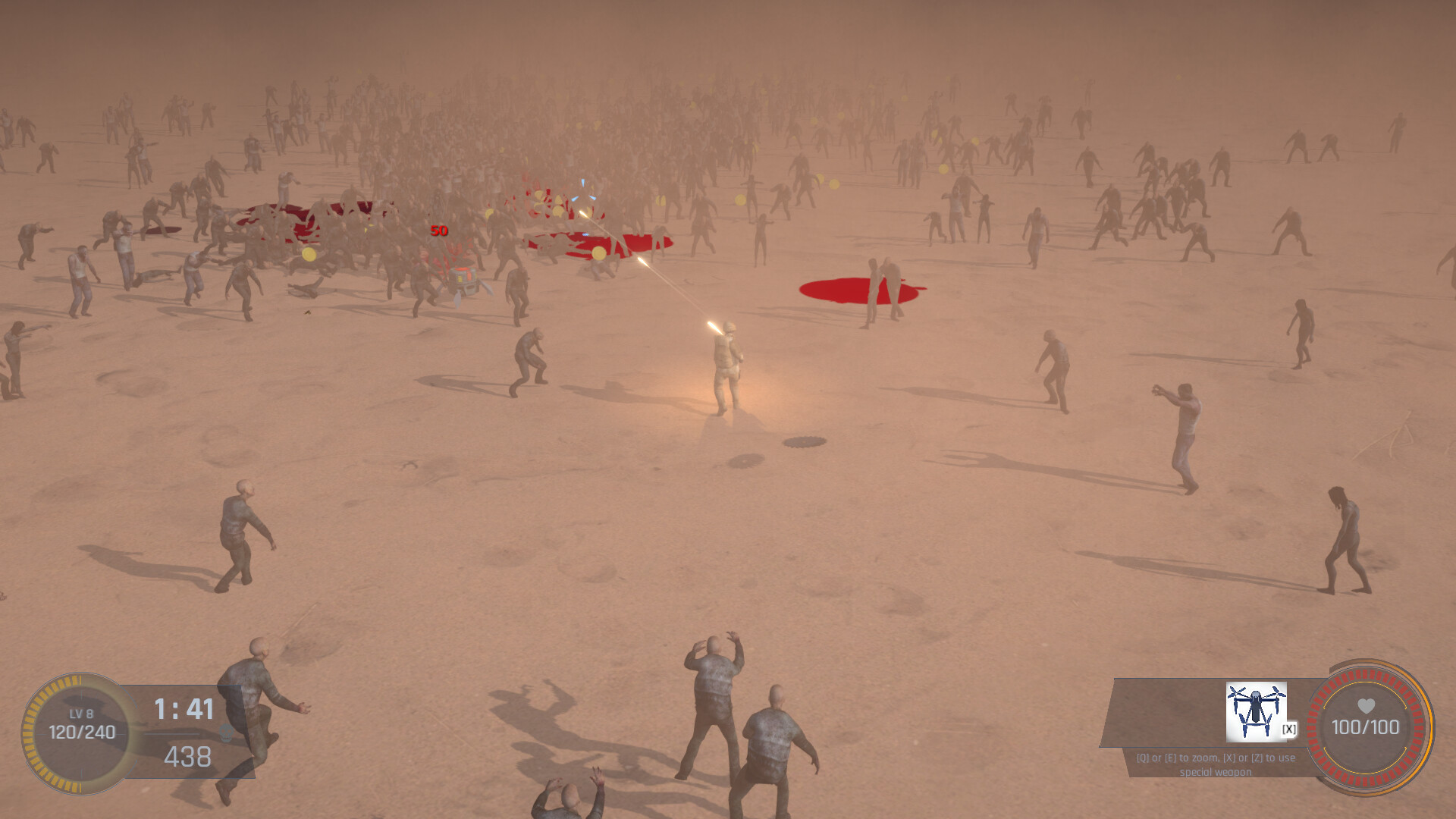Image resolution: width=1456 pixels, height=819 pixels.
Task: Click the LV 8 level emblem
Action: [80, 713]
